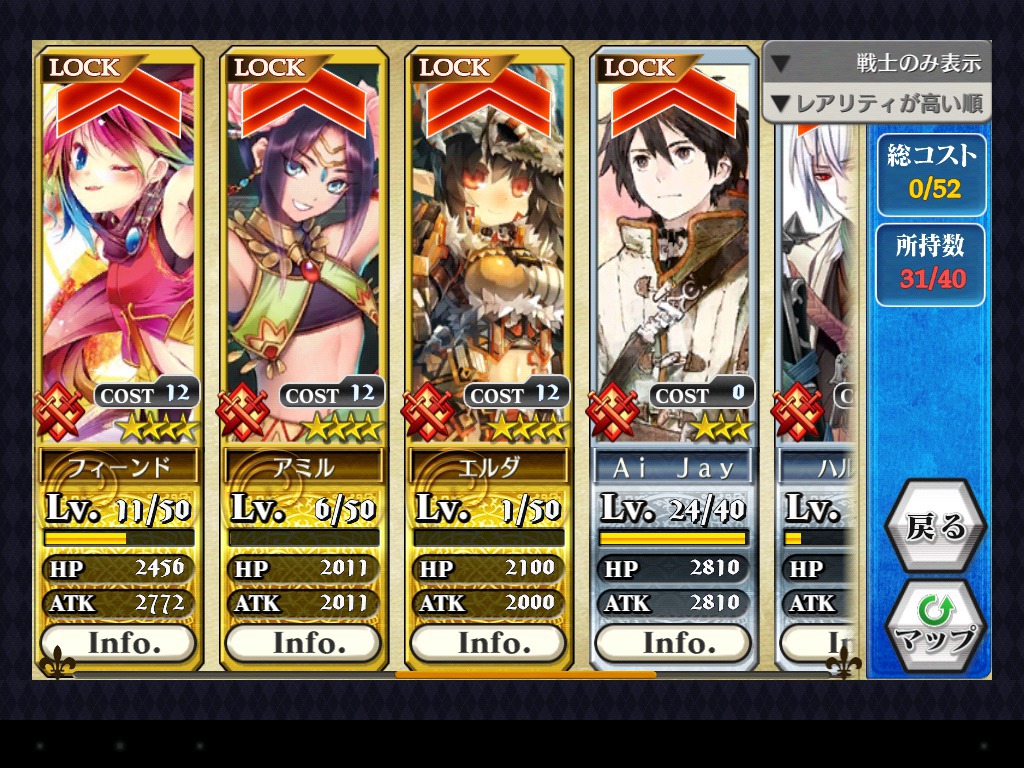Choose the アミル character card

pyautogui.click(x=303, y=250)
